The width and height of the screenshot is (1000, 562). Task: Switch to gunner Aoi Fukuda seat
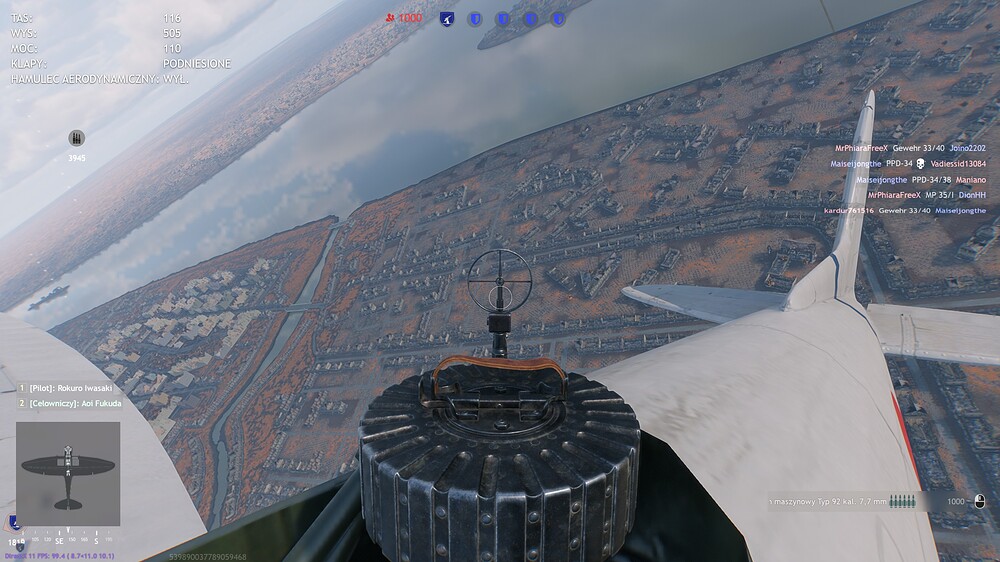(68, 403)
